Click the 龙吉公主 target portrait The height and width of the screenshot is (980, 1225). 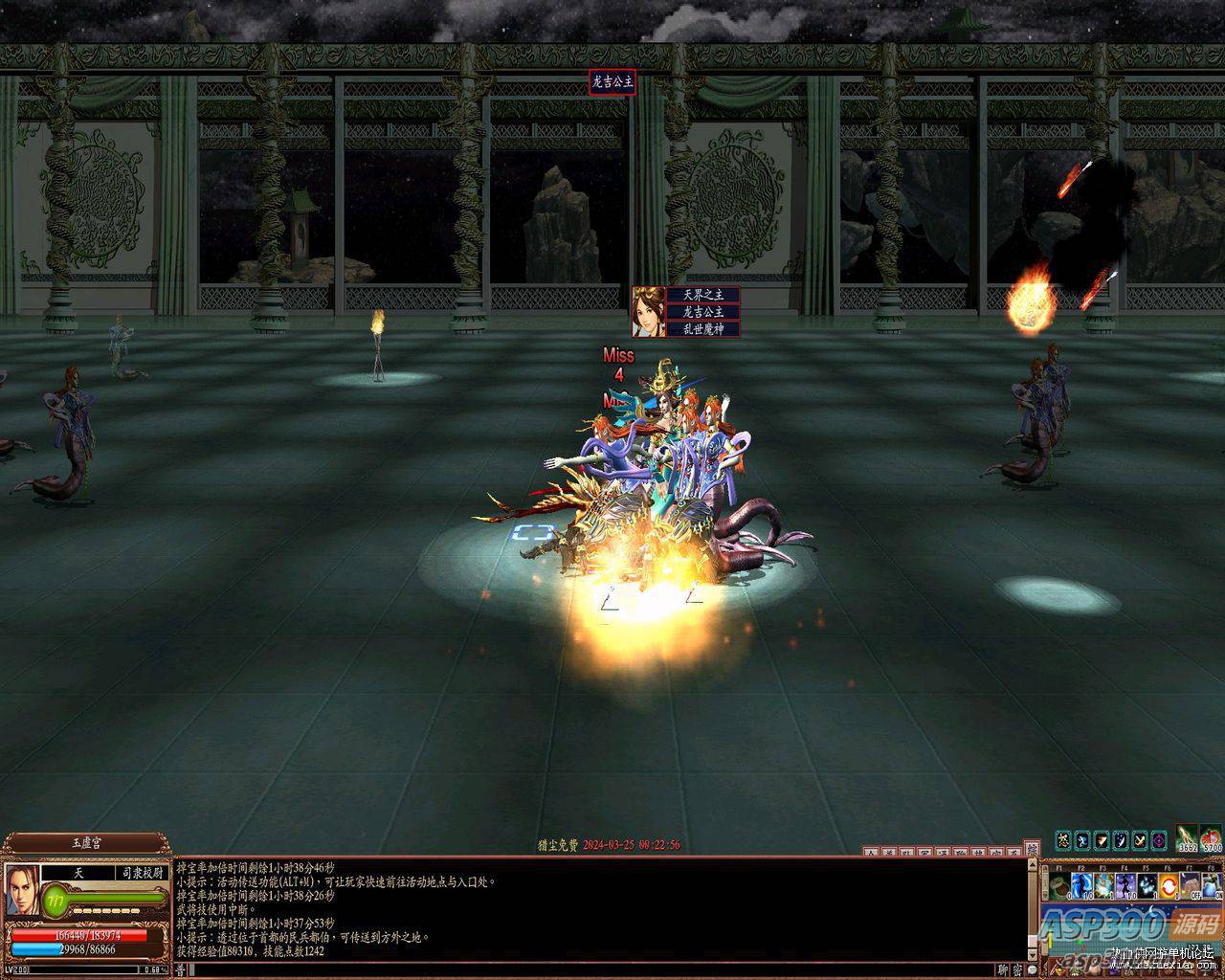point(649,311)
